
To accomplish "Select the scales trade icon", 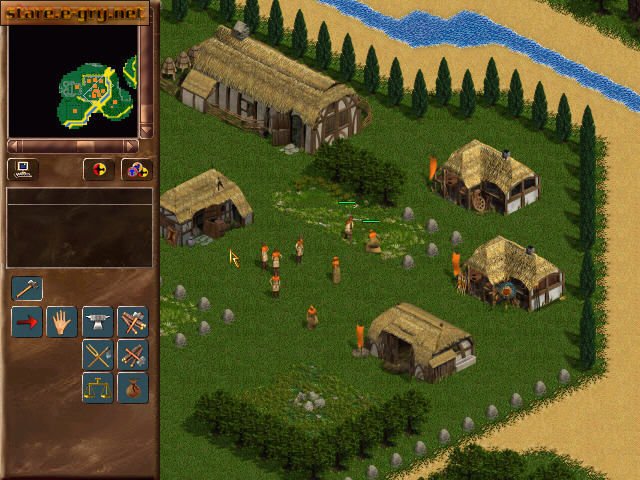I will coord(98,387).
